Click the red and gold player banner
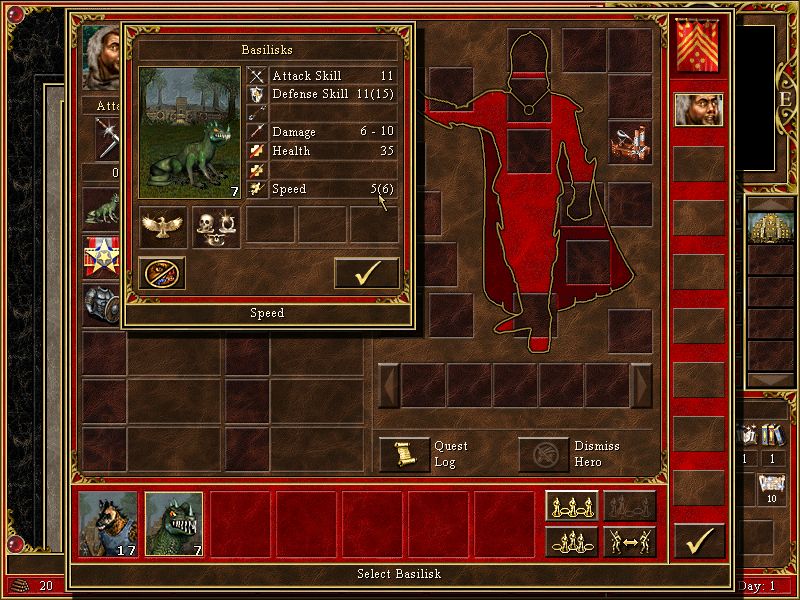 point(699,47)
